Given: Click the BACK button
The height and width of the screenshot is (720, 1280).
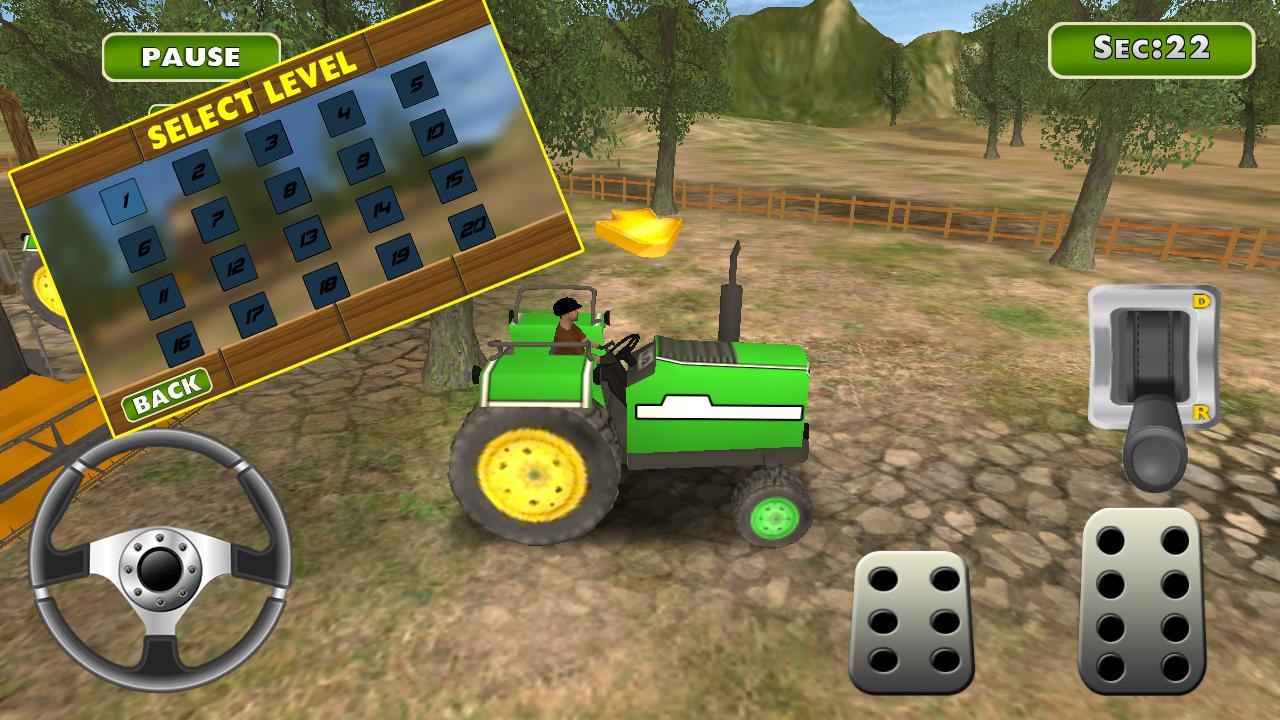Looking at the screenshot, I should click(x=168, y=392).
